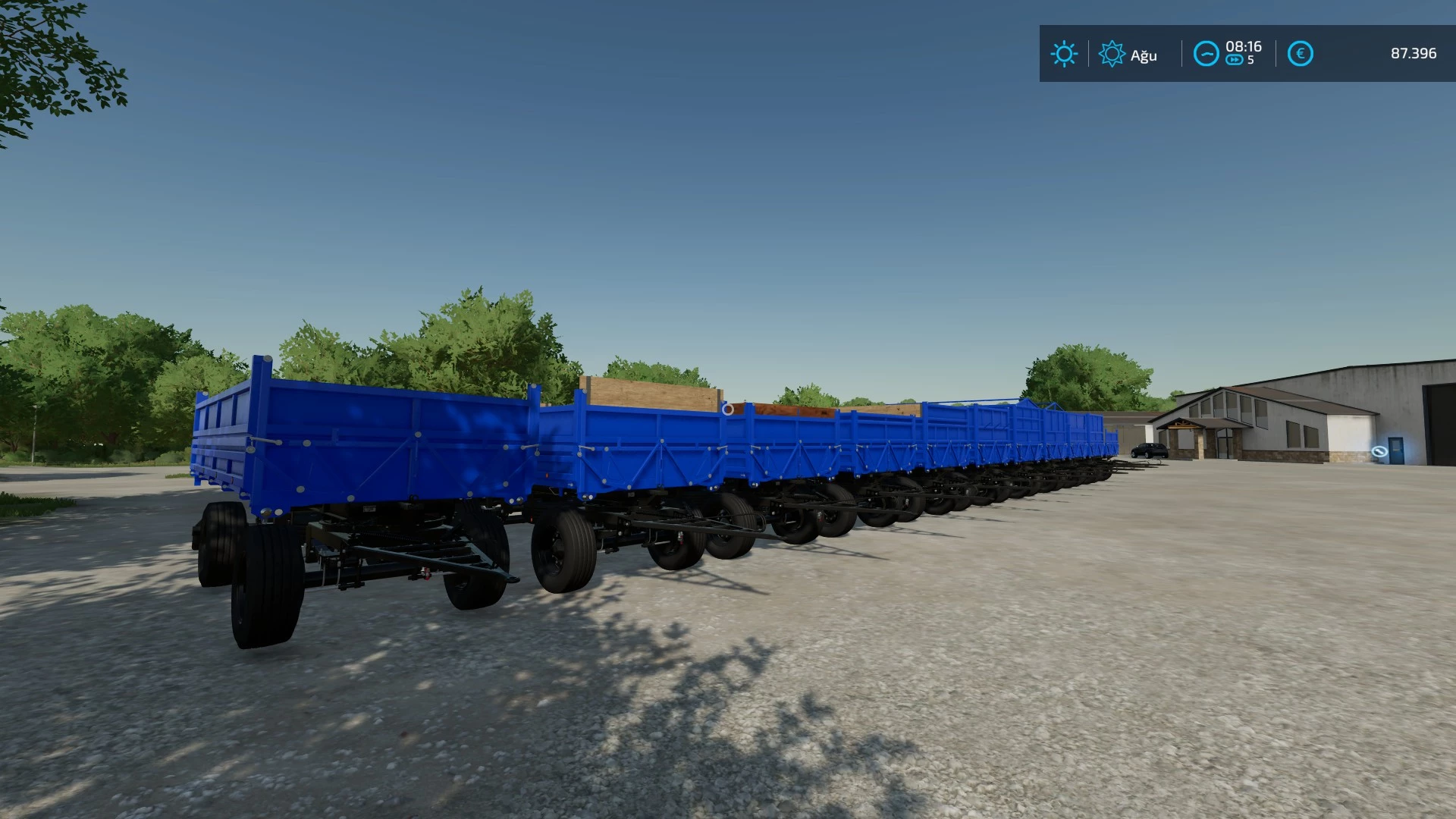Expand the Ağu month indicator
Viewport: 1456px width, 819px height.
click(1144, 54)
